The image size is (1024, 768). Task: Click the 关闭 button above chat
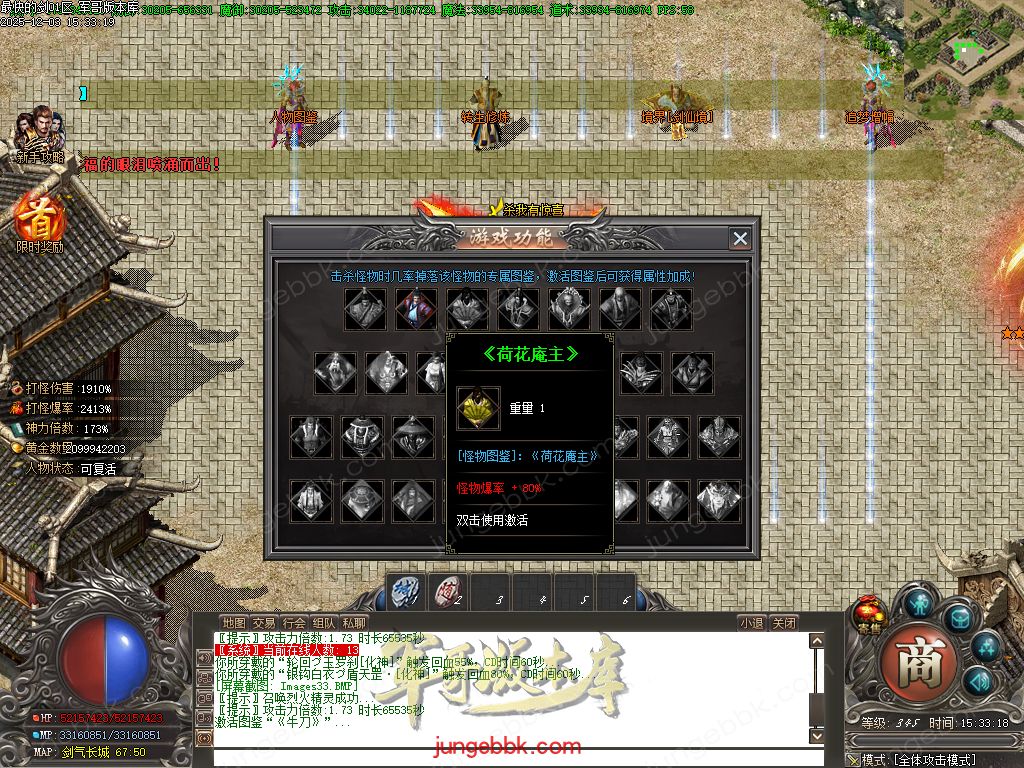pyautogui.click(x=785, y=622)
